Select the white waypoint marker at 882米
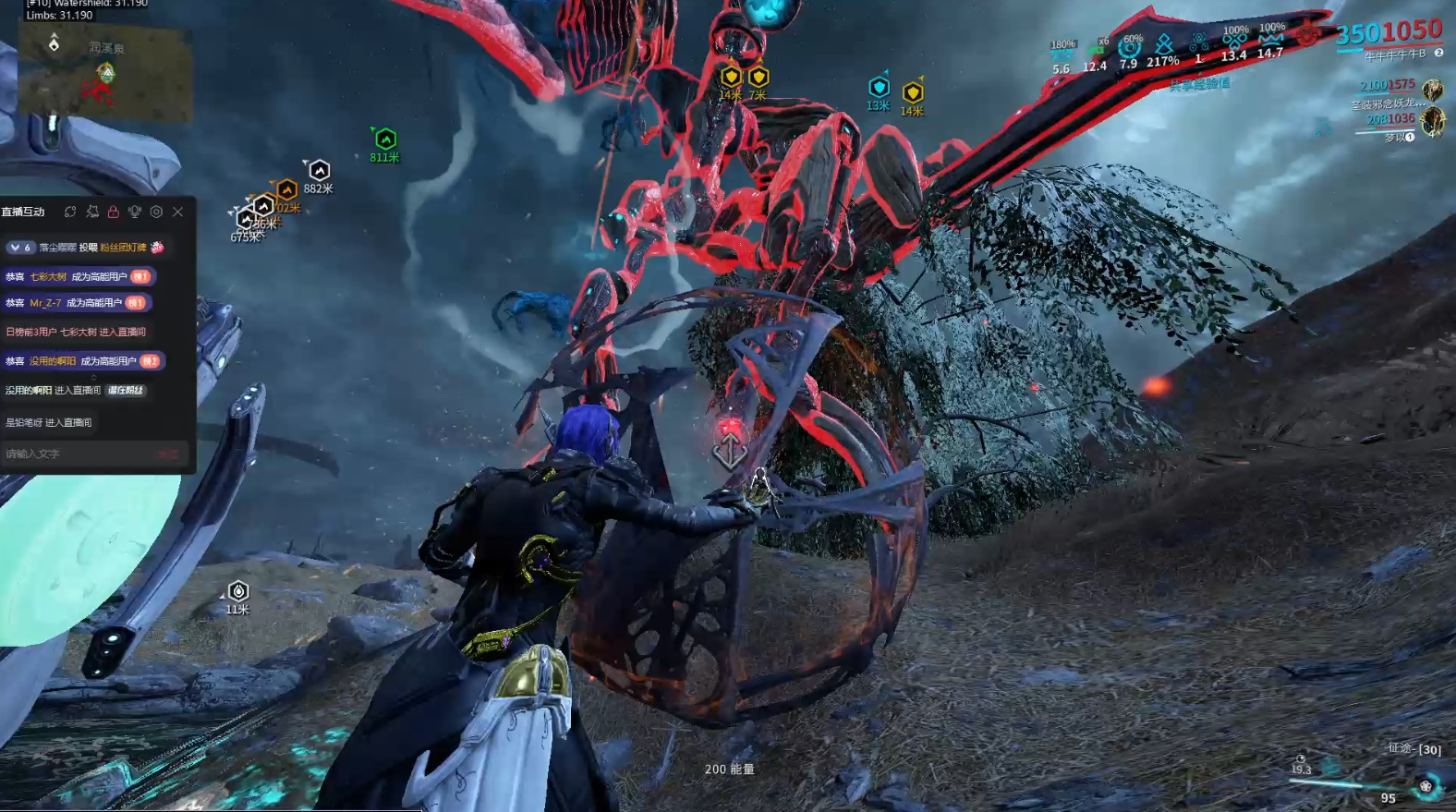1456x812 pixels. point(319,171)
